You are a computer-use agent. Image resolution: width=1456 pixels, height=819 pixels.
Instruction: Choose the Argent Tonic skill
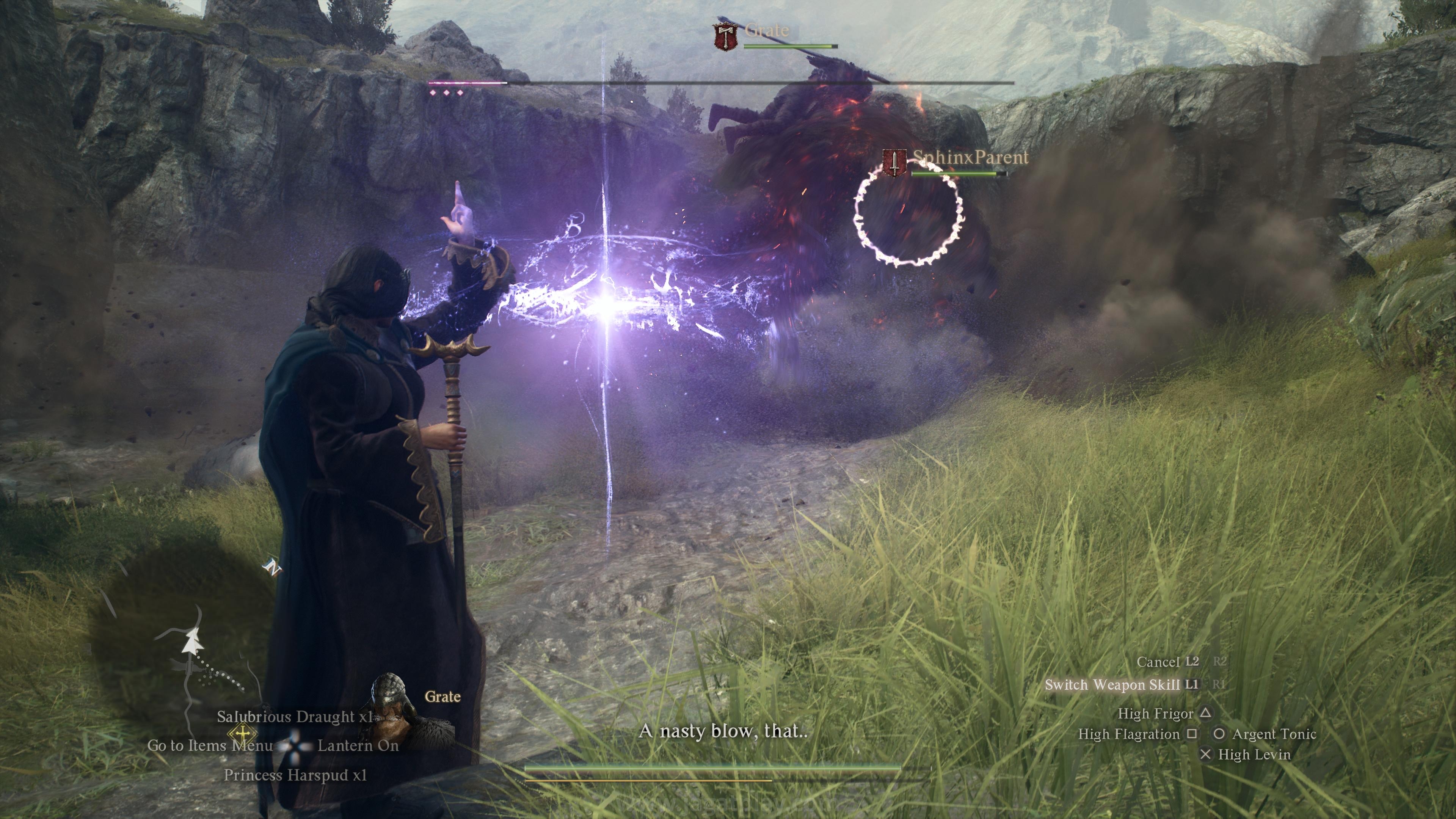(1274, 734)
